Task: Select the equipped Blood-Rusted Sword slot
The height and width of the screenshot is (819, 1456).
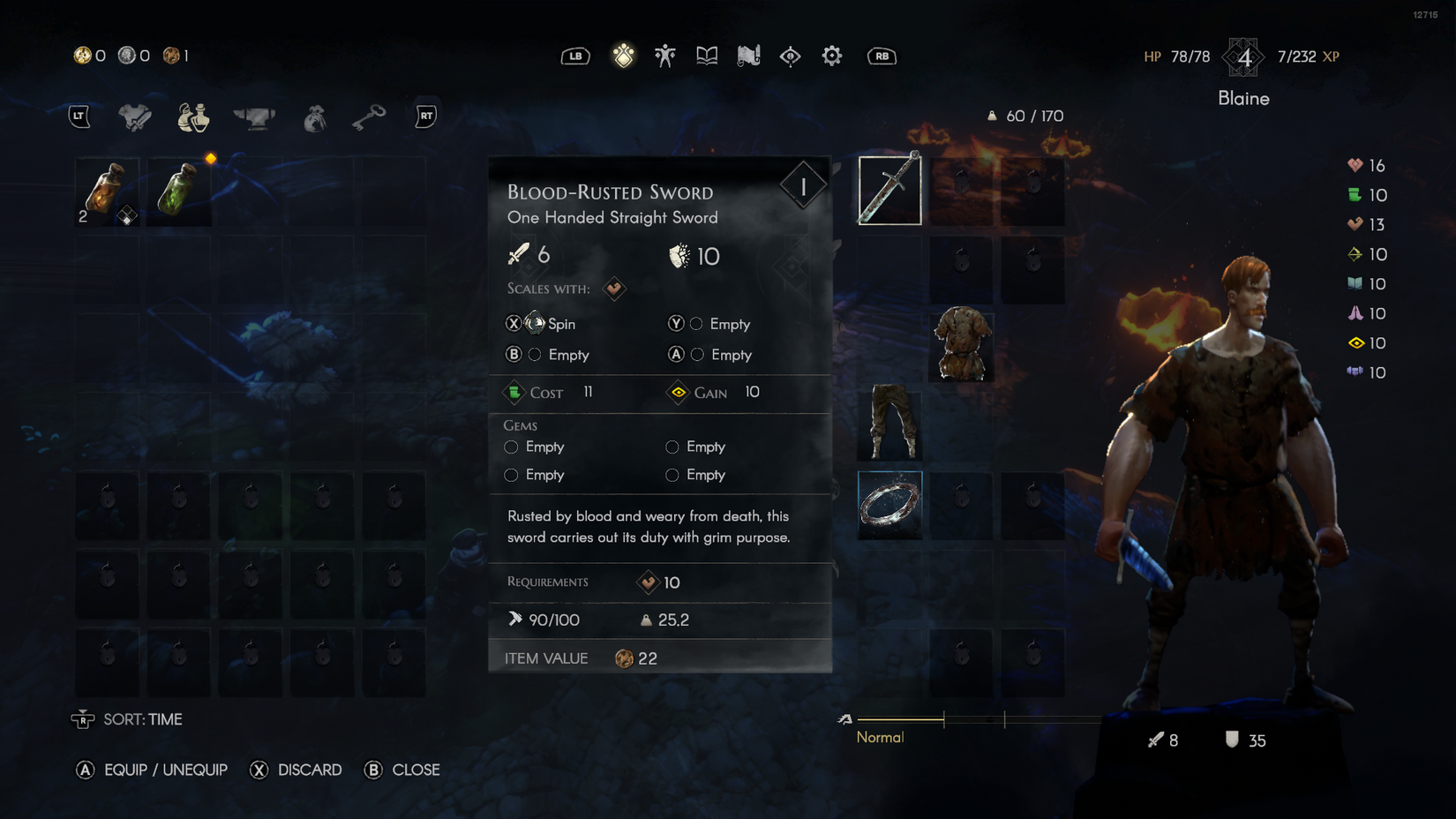Action: pos(889,191)
